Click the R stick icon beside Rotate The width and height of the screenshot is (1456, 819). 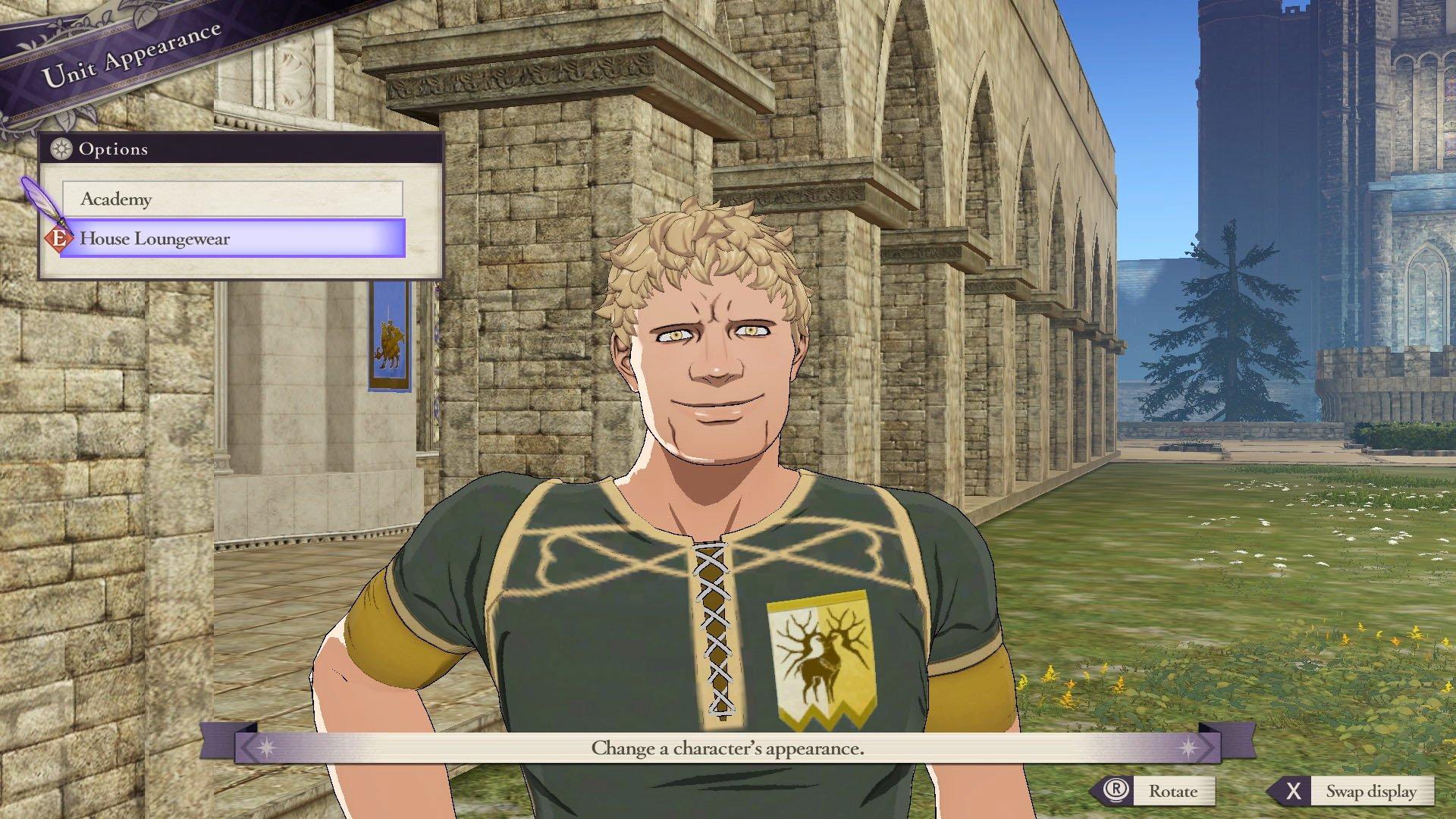(1116, 791)
